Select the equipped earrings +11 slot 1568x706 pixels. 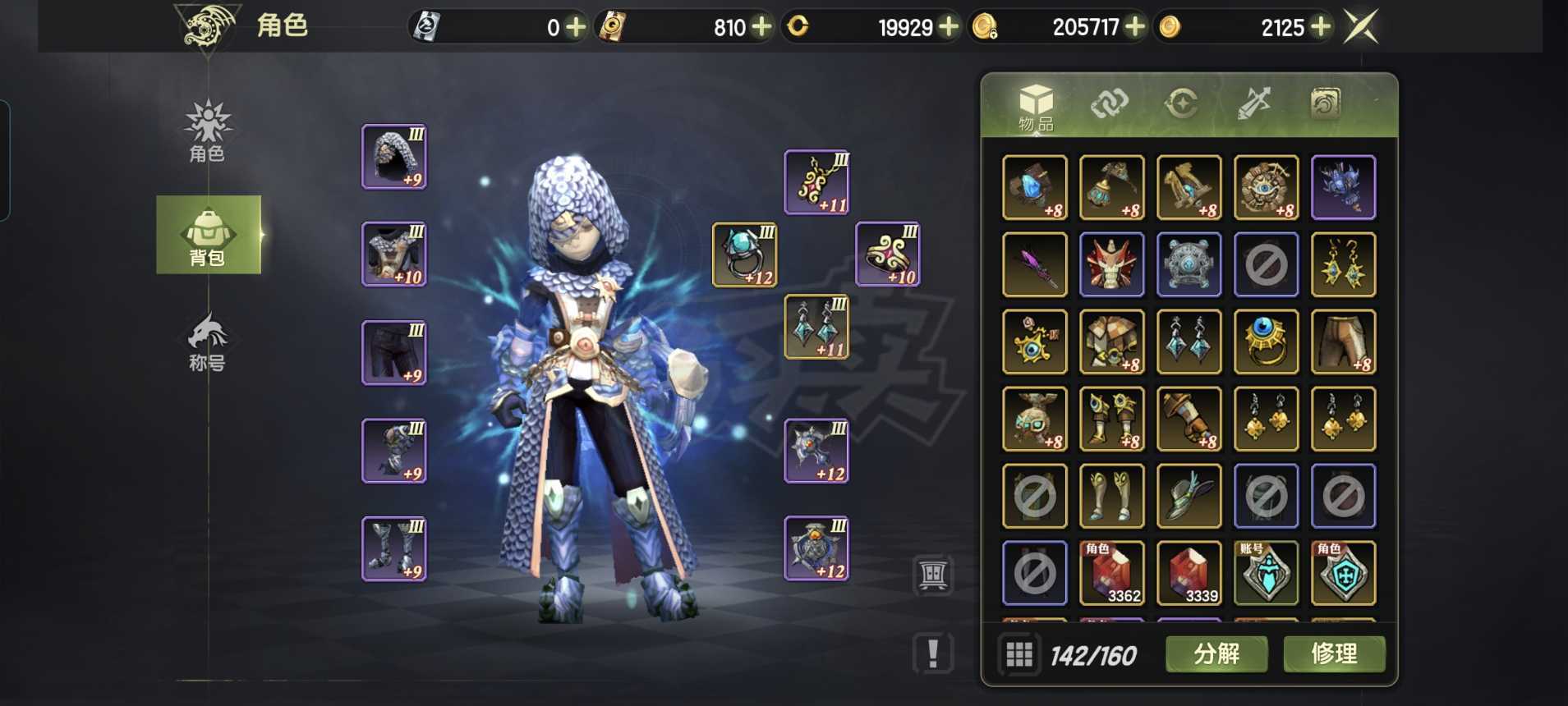click(816, 327)
